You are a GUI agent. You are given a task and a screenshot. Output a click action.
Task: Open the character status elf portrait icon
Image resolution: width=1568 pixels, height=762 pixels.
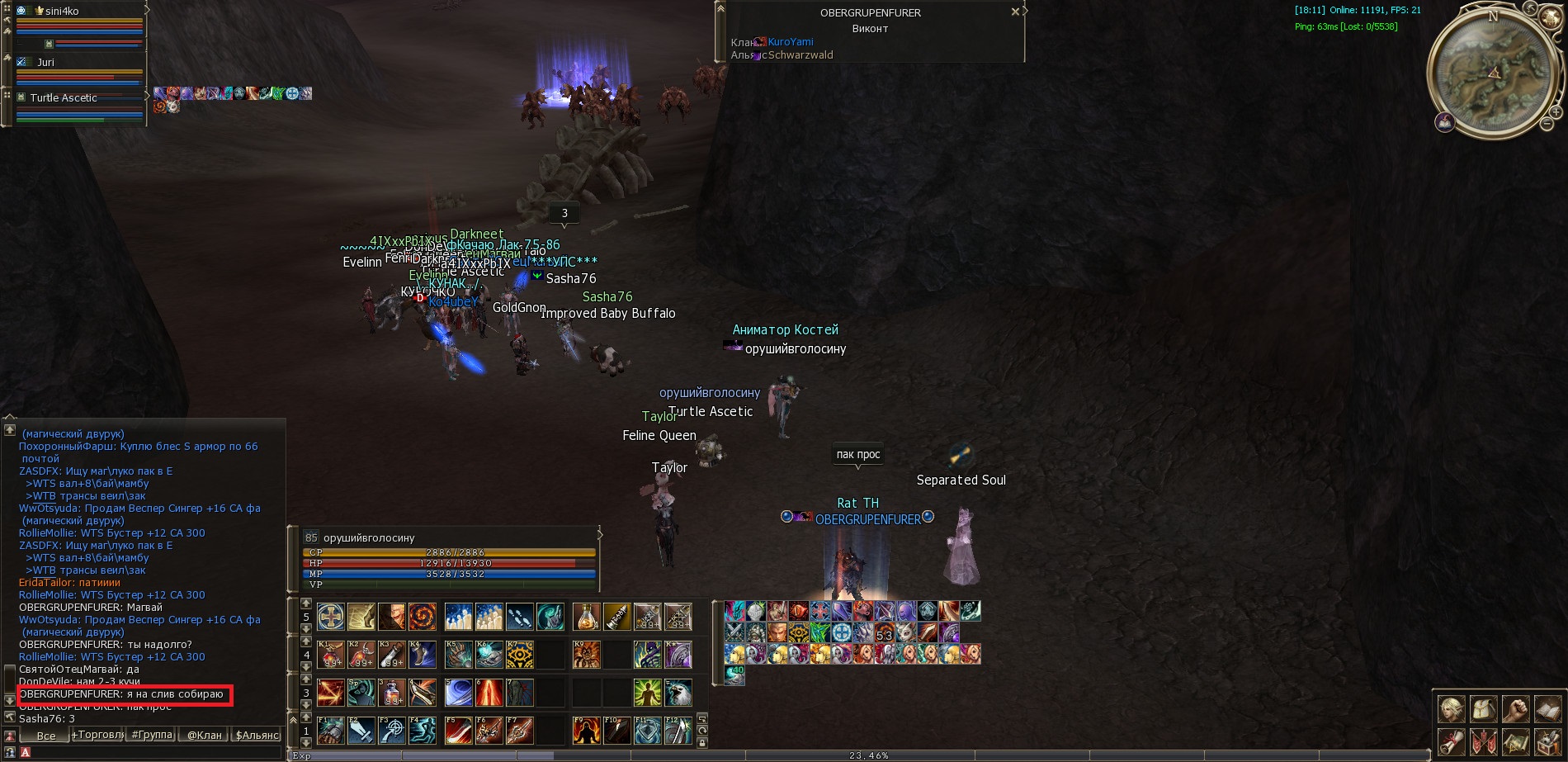pyautogui.click(x=1452, y=709)
